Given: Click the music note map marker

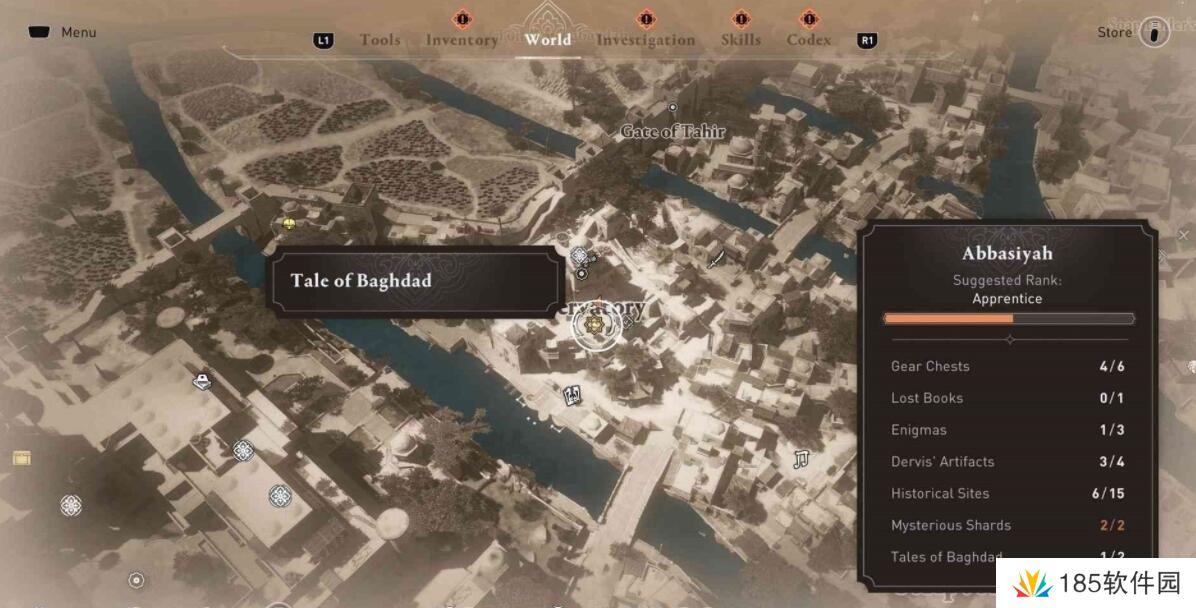Looking at the screenshot, I should pos(800,459).
